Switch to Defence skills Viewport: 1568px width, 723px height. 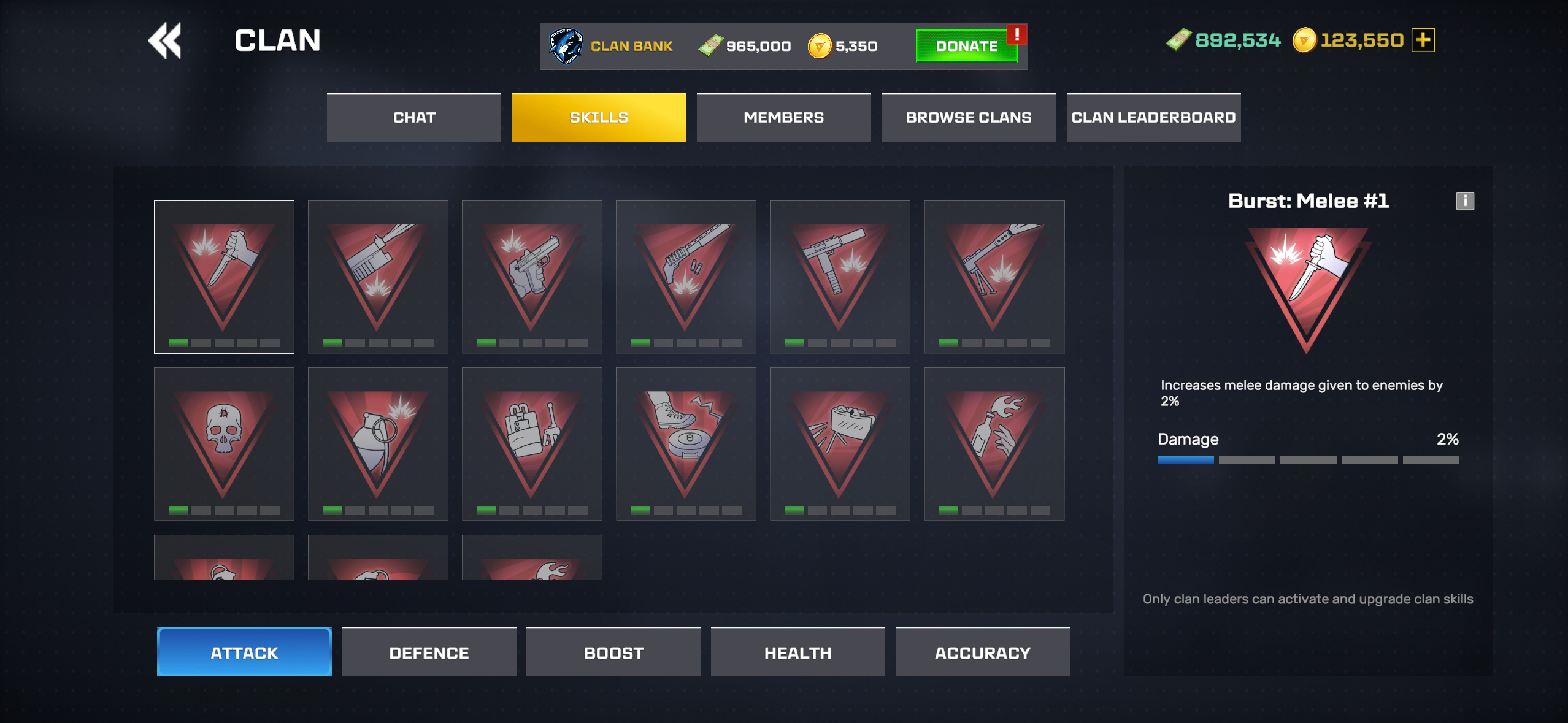coord(429,652)
